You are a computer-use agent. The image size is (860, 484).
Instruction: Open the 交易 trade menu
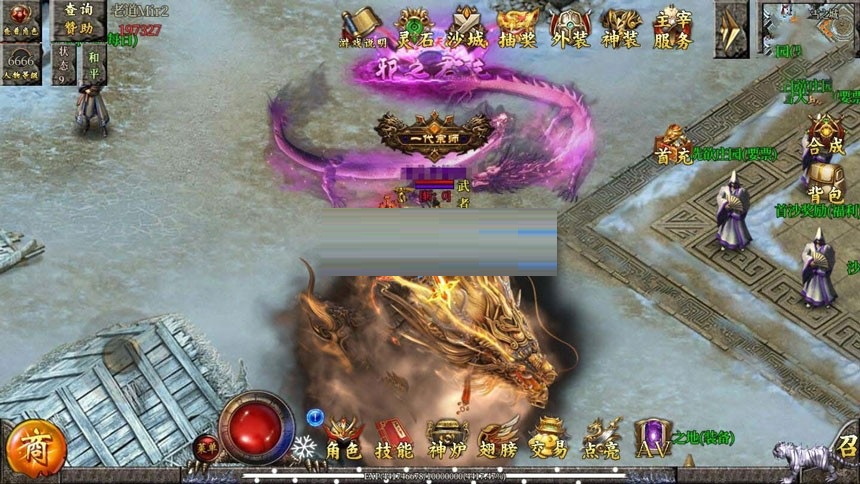(548, 440)
